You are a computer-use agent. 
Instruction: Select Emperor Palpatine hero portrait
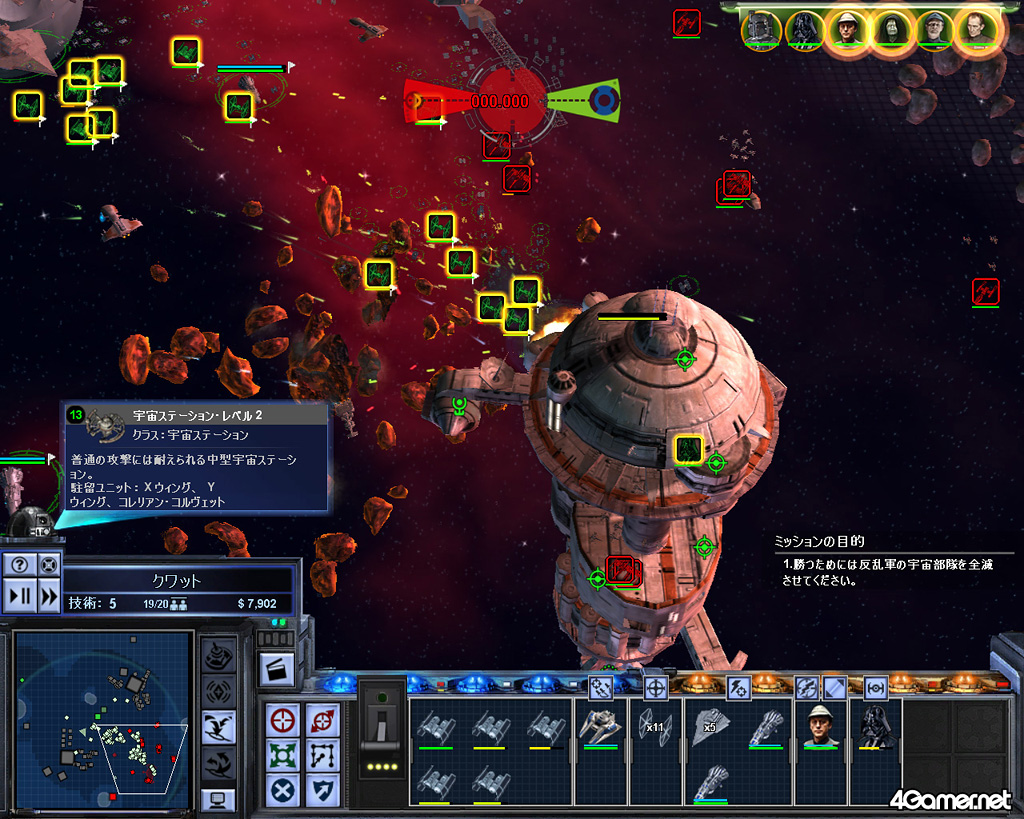pos(890,31)
